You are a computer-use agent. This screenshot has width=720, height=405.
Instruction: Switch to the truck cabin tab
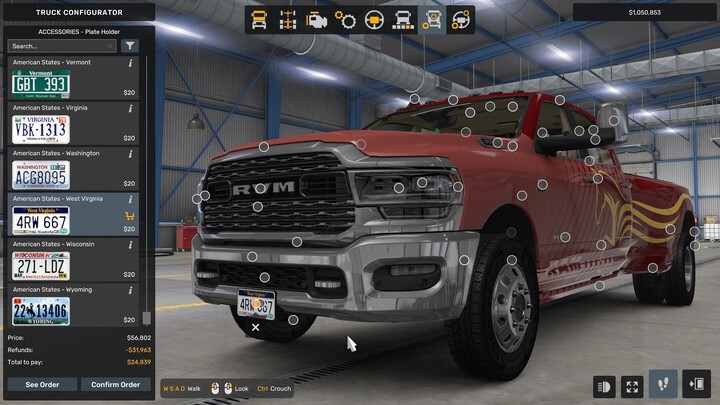click(x=259, y=19)
